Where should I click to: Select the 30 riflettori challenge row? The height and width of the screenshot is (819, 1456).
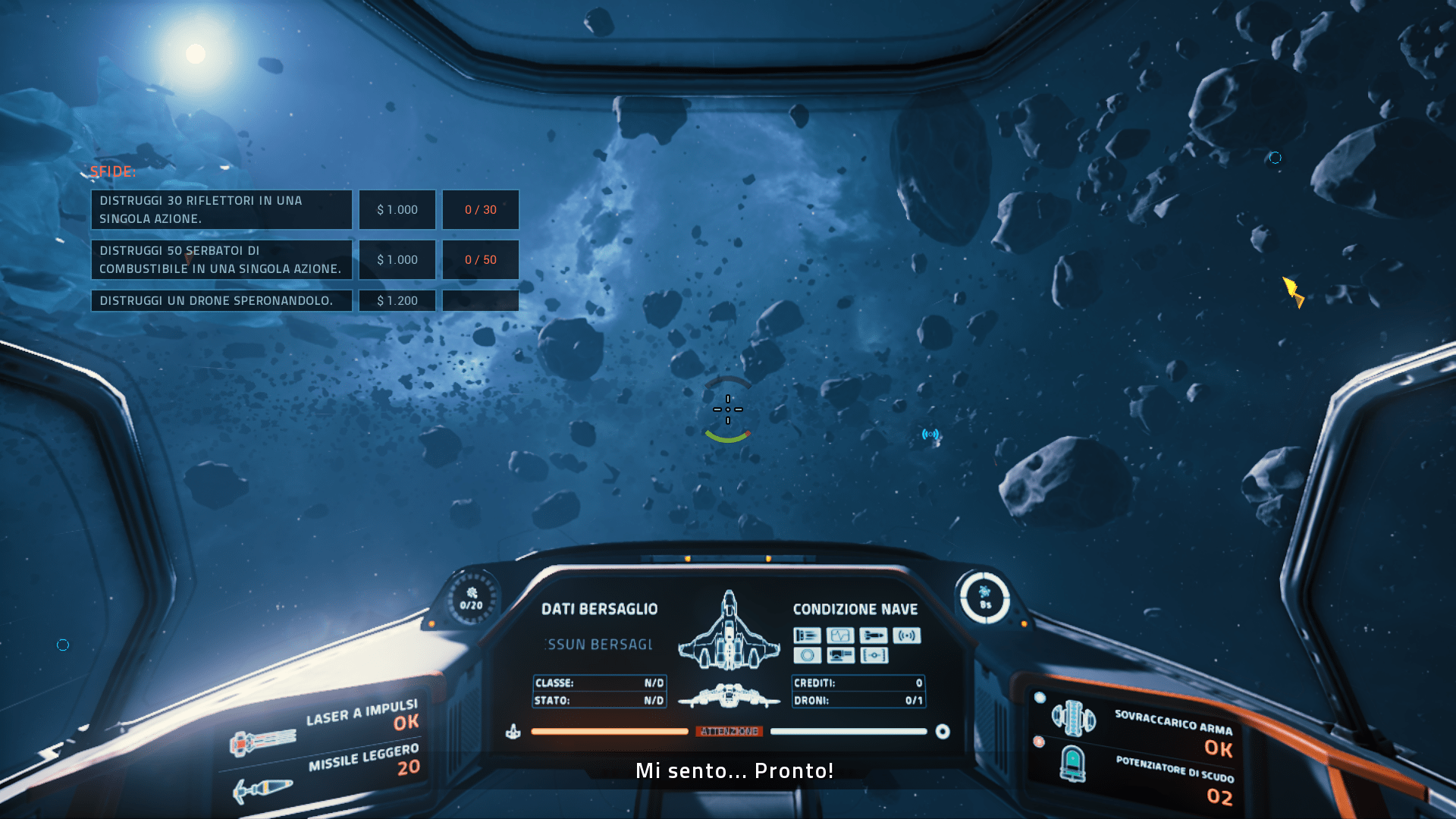tap(221, 209)
